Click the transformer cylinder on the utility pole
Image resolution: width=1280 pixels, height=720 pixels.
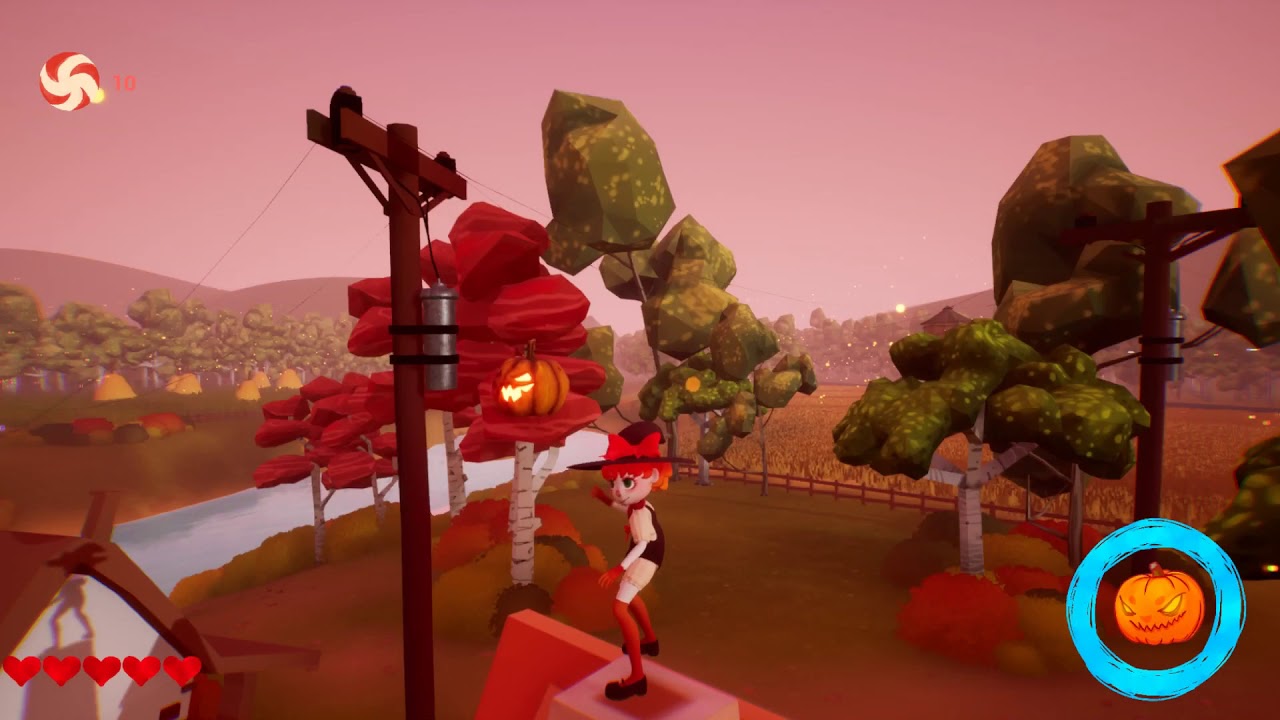(x=440, y=340)
